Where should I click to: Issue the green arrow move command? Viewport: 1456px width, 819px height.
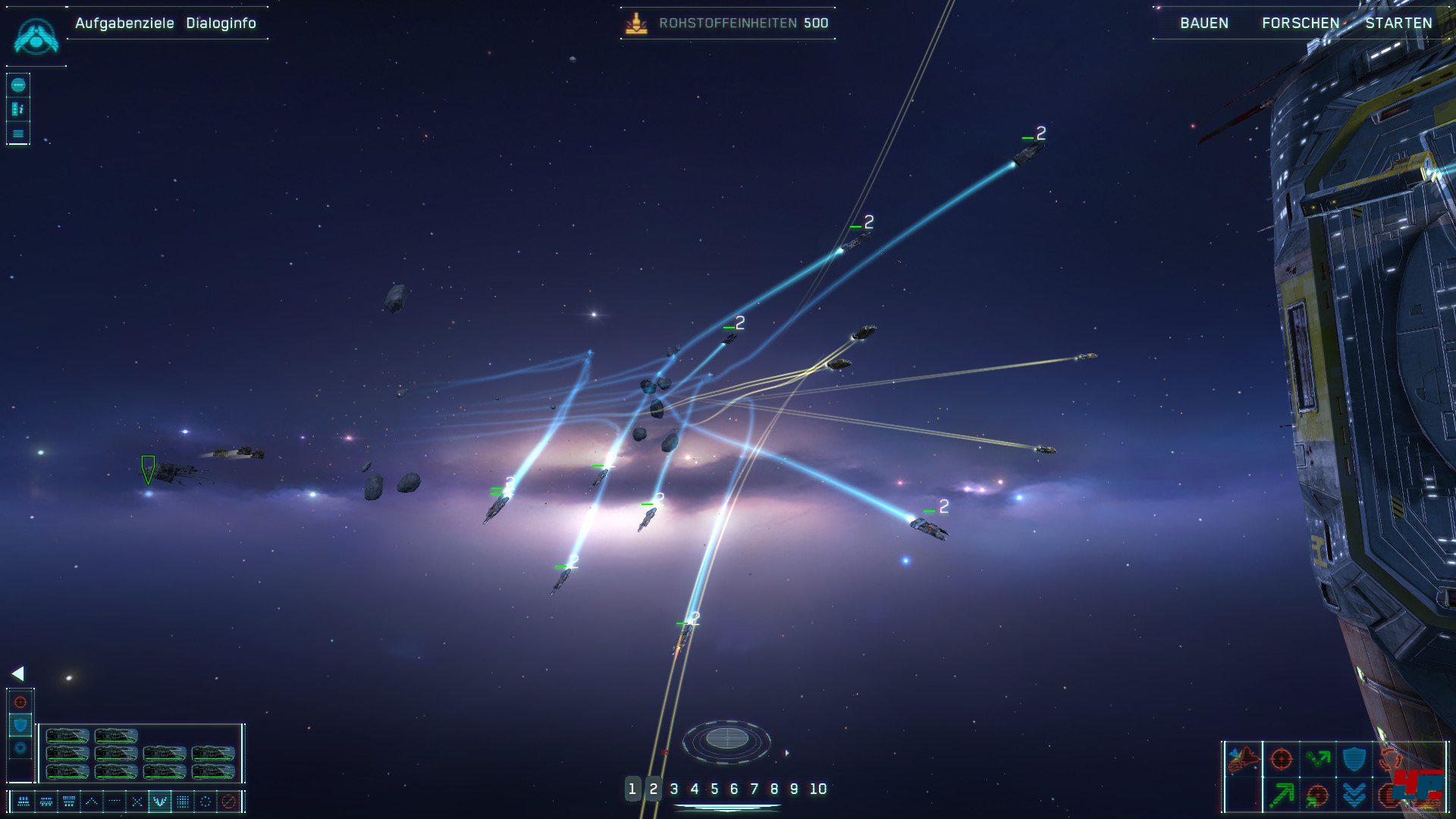(x=1281, y=794)
